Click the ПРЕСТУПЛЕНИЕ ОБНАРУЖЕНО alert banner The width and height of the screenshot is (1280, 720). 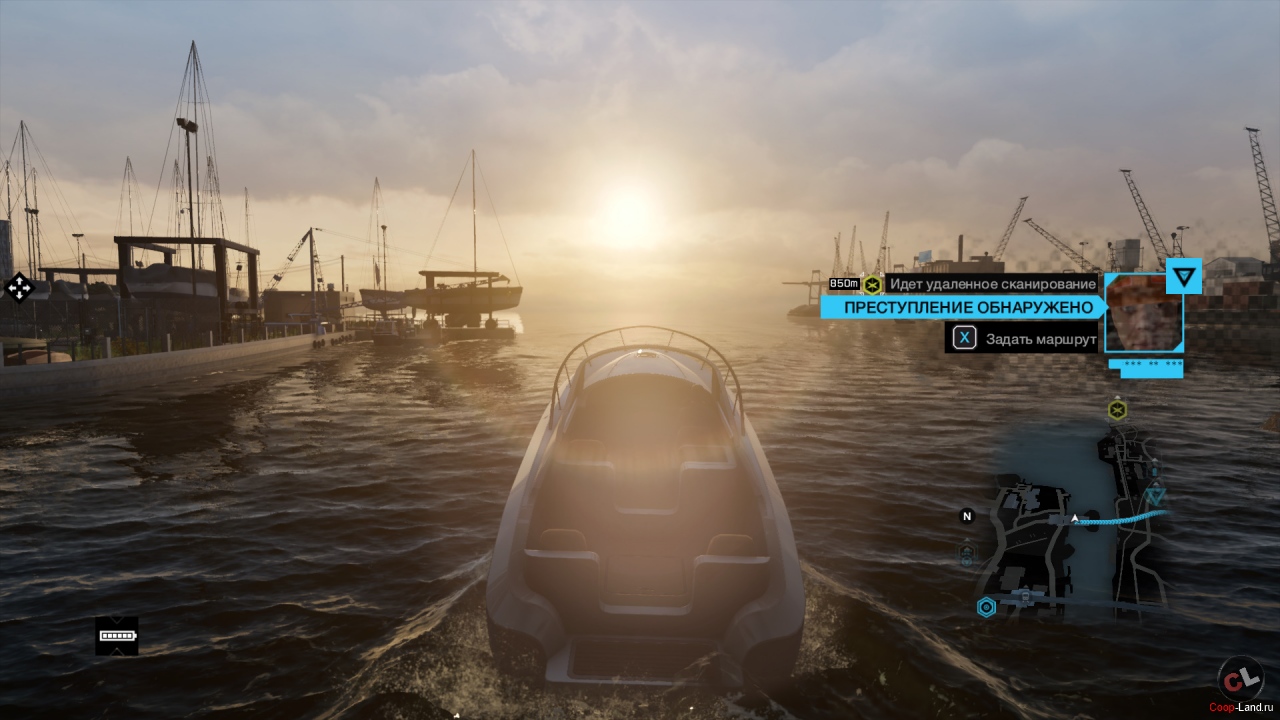[x=961, y=307]
